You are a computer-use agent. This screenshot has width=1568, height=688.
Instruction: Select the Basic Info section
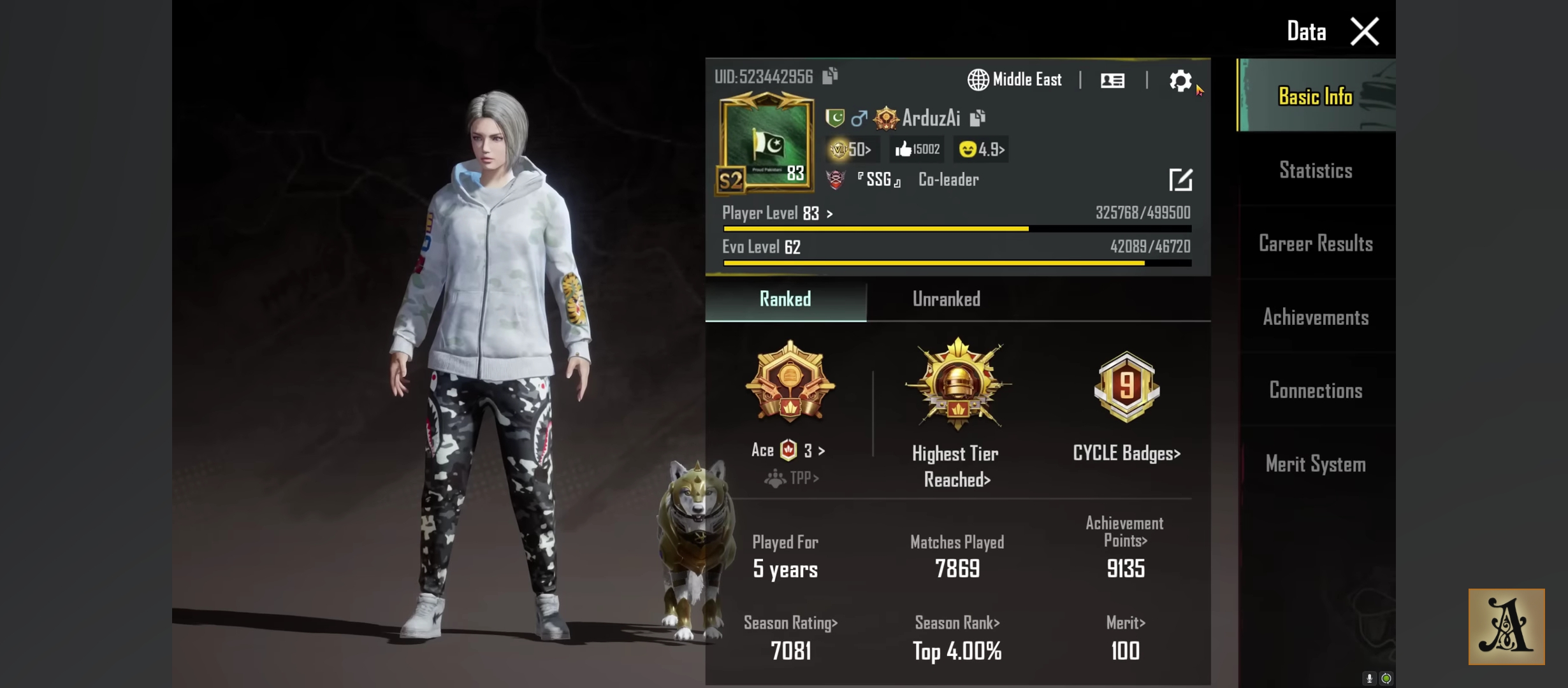click(1316, 96)
